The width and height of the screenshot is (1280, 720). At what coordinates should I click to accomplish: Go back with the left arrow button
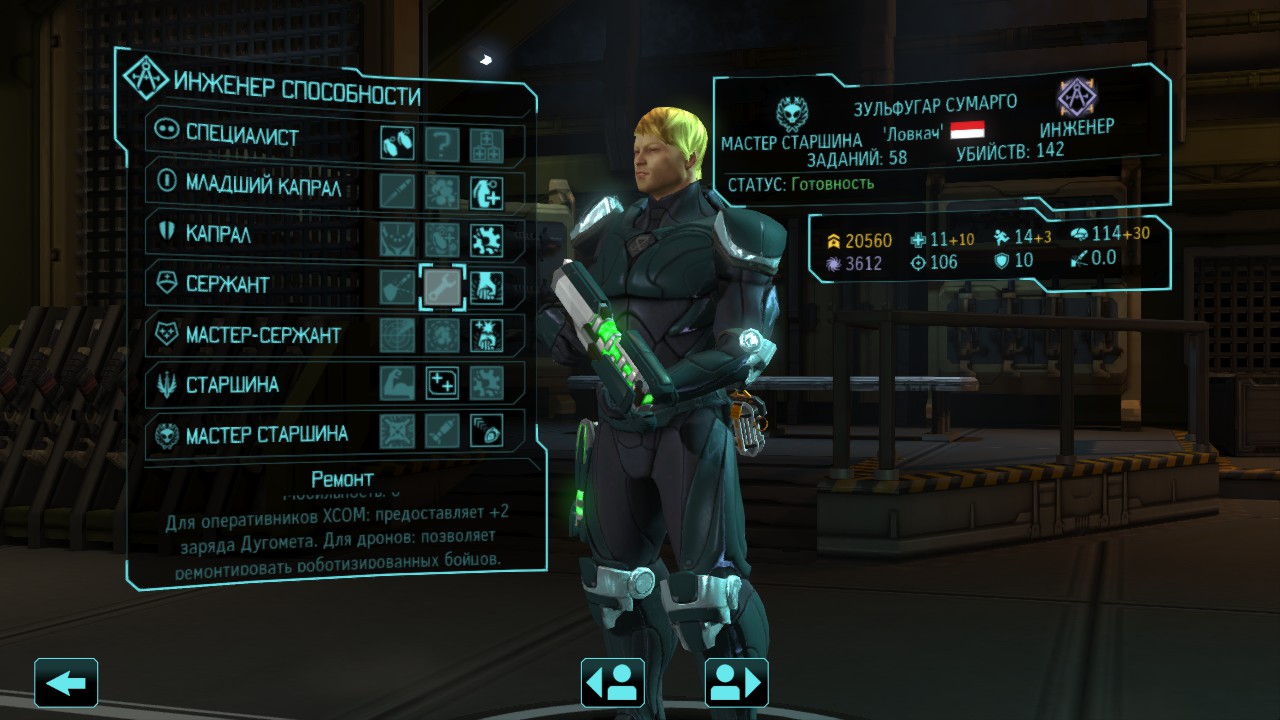[66, 683]
